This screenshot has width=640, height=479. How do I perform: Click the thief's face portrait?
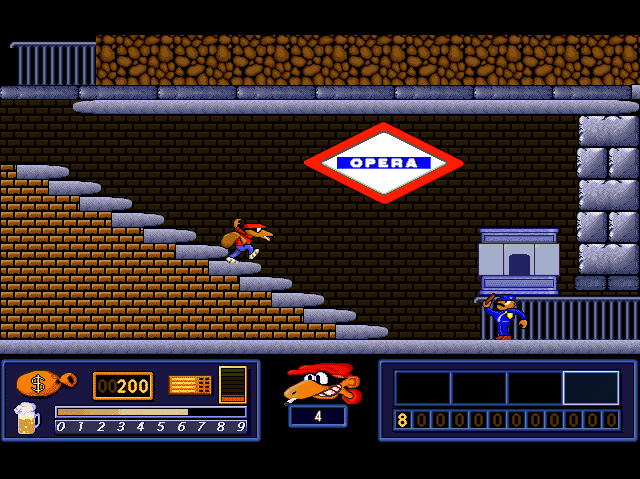(x=318, y=383)
